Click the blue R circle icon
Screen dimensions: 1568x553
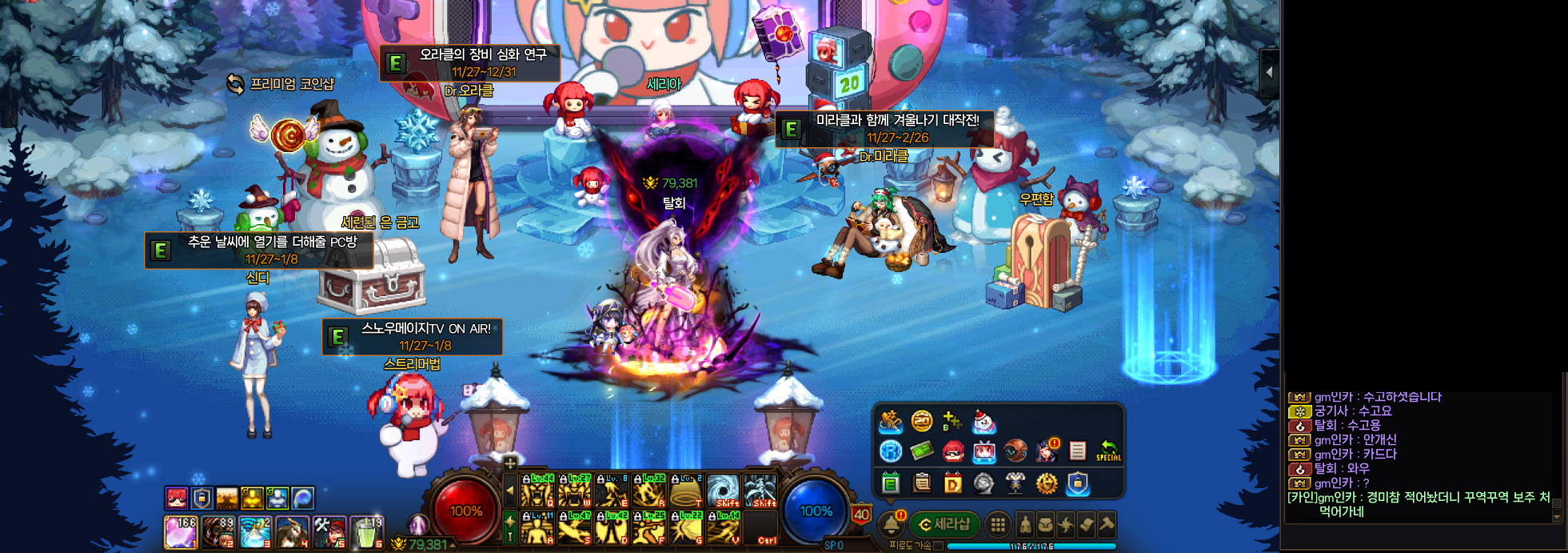[890, 451]
